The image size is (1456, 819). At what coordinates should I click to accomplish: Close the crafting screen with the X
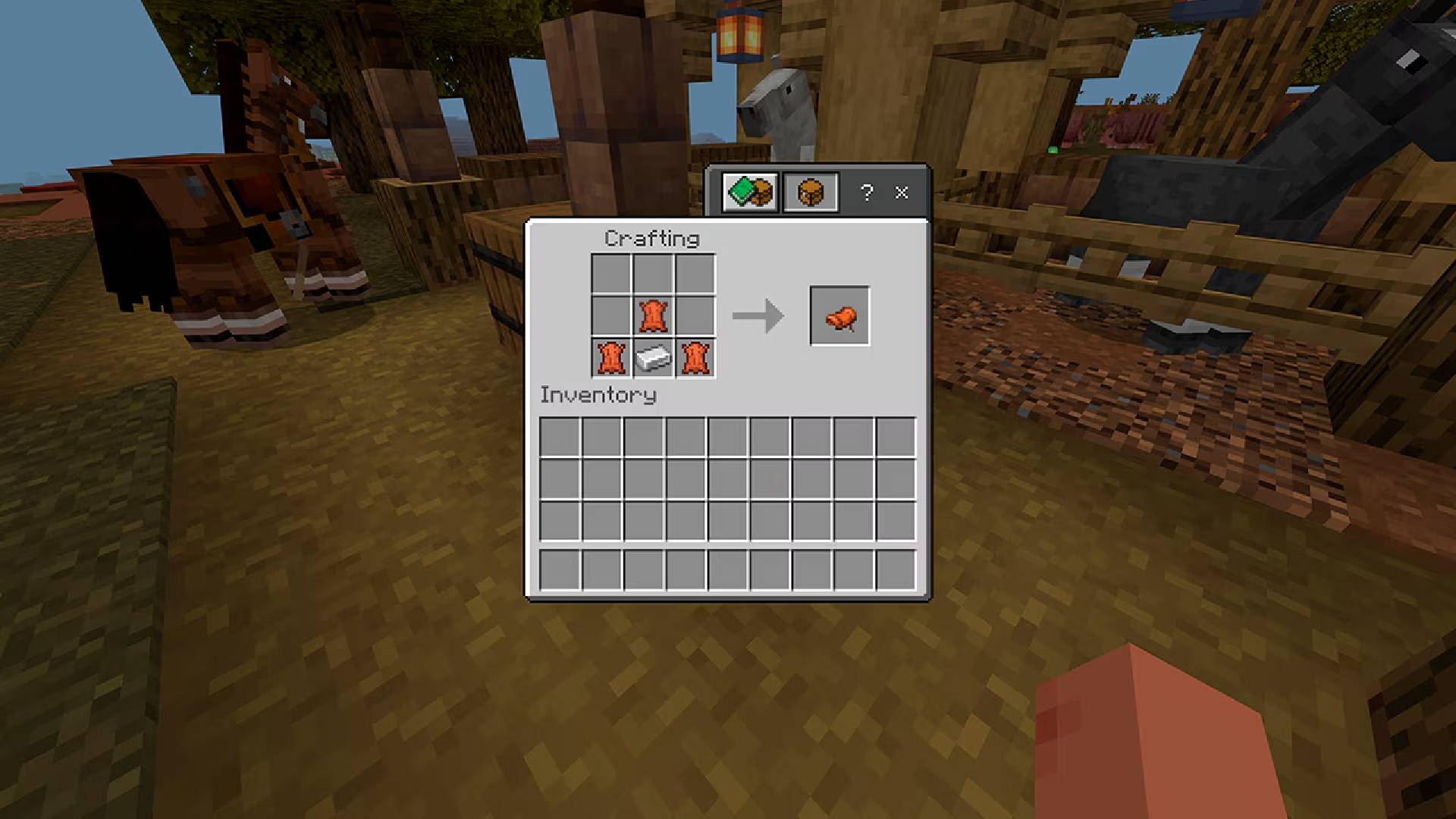tap(902, 193)
